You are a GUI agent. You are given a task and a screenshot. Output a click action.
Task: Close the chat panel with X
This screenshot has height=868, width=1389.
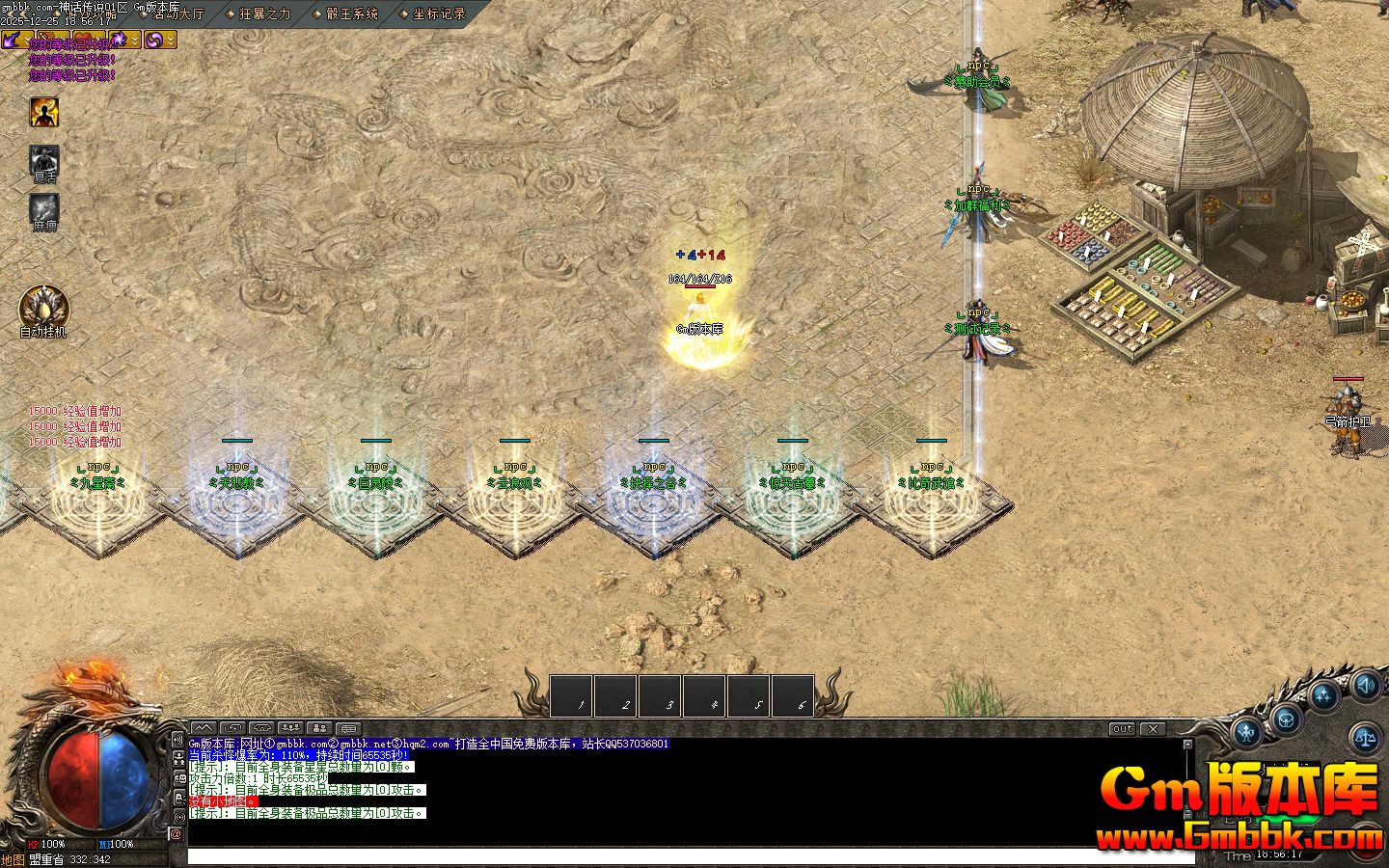pyautogui.click(x=1152, y=729)
